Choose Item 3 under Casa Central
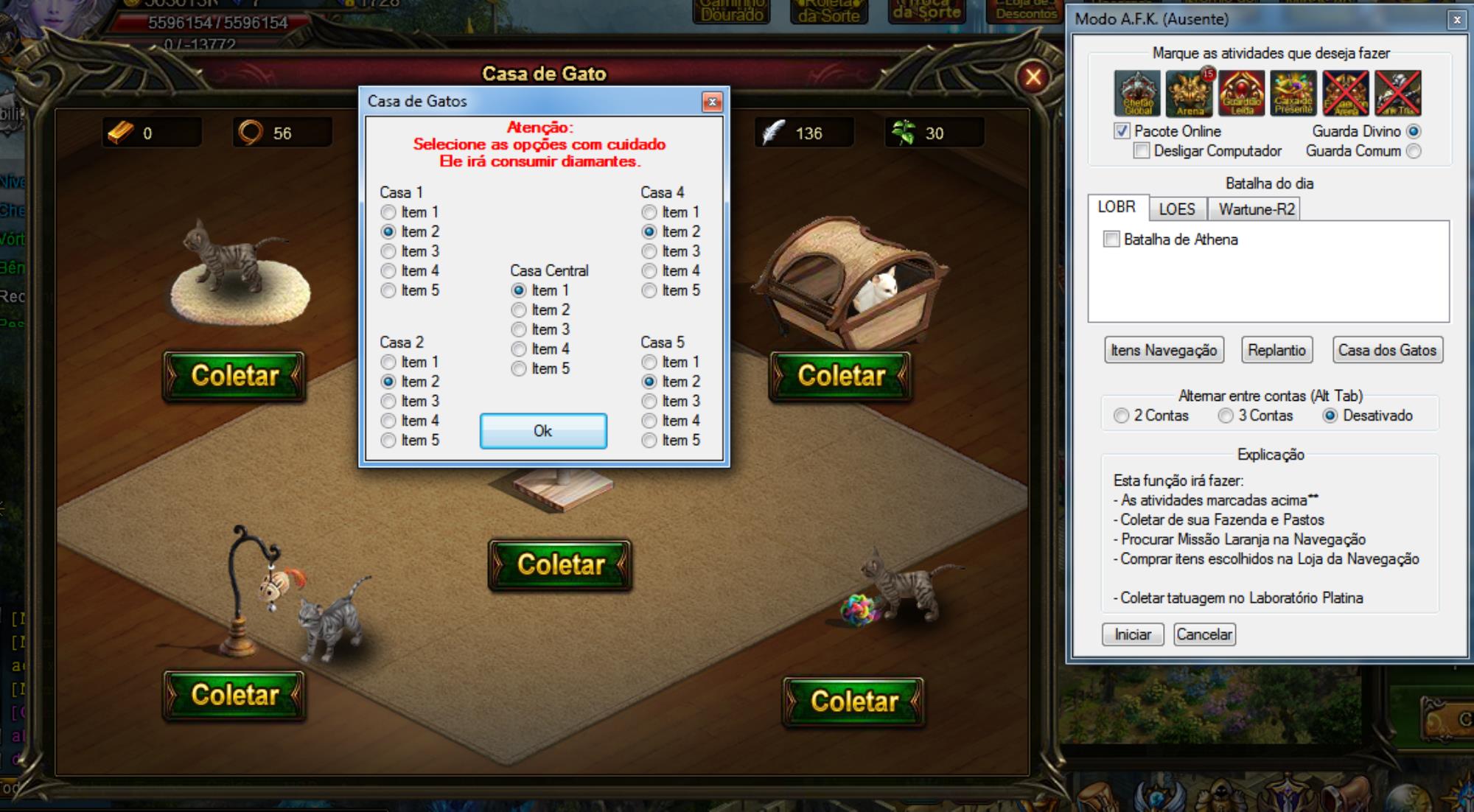This screenshot has width=1474, height=812. (520, 329)
